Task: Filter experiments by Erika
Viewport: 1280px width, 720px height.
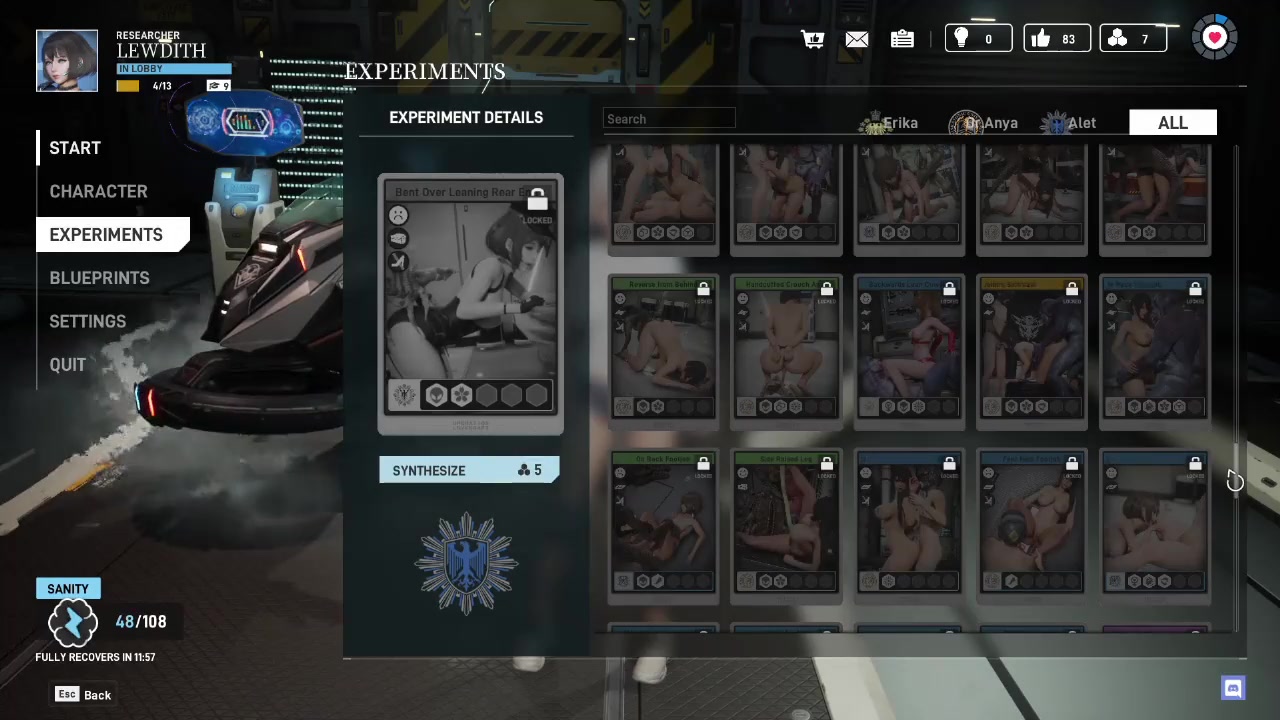Action: pyautogui.click(x=889, y=123)
